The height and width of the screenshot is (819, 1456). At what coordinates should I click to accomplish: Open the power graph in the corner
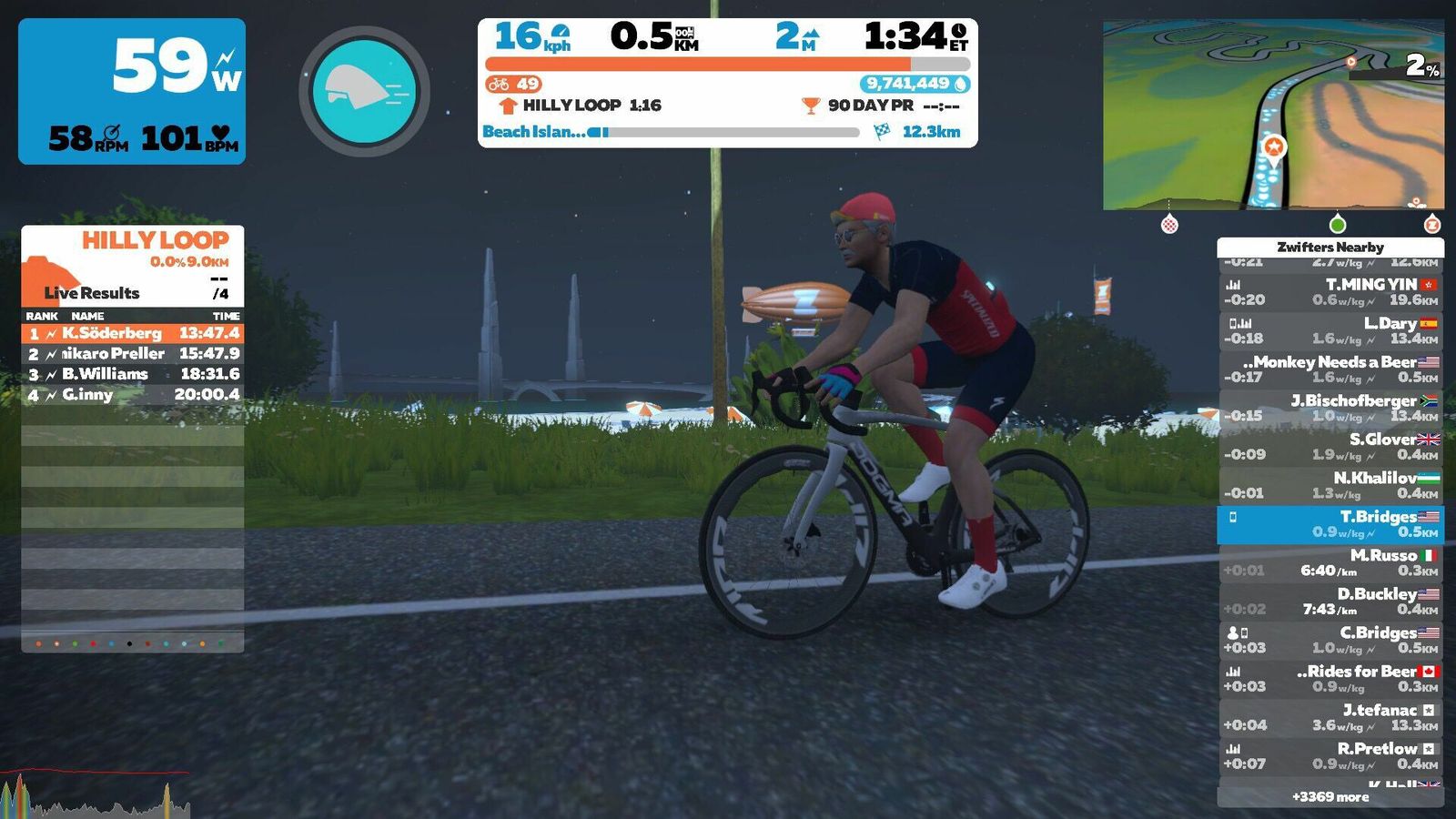[95, 795]
